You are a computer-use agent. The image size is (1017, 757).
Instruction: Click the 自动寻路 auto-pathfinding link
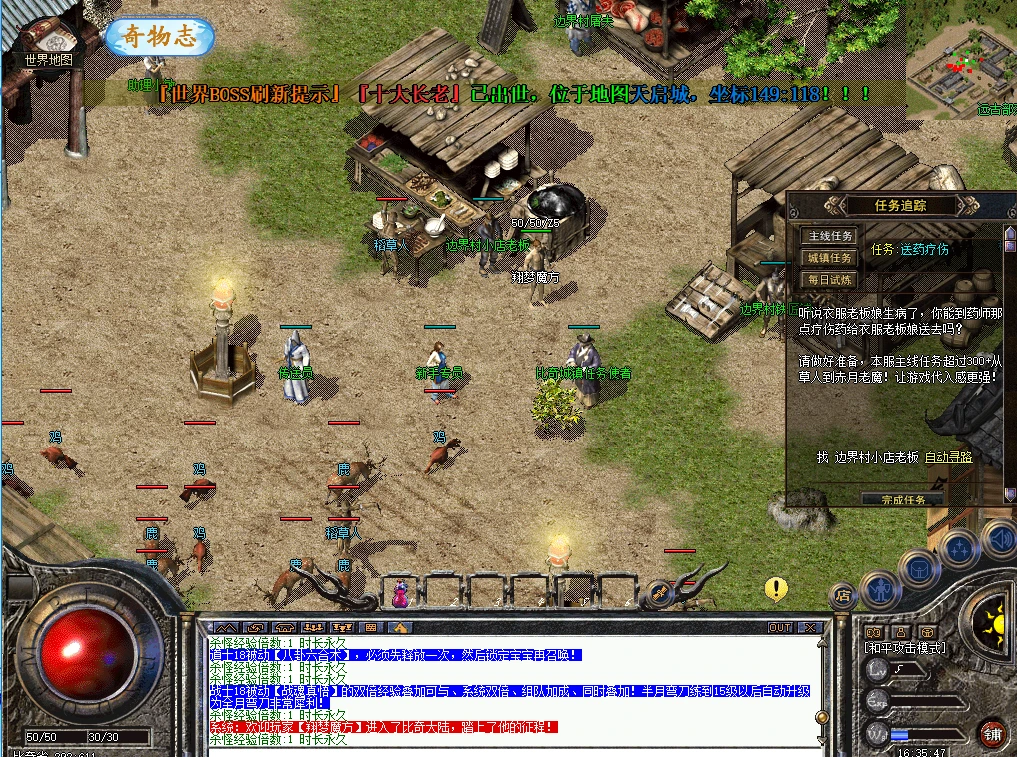click(948, 457)
